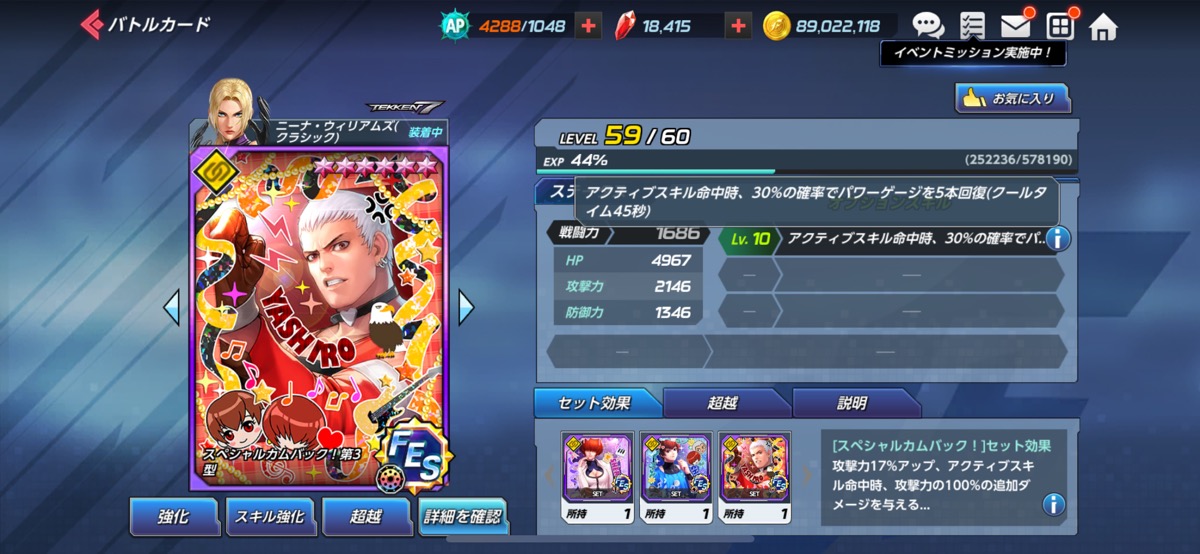Select 超越 button below the card
Viewport: 1200px width, 554px height.
click(366, 516)
